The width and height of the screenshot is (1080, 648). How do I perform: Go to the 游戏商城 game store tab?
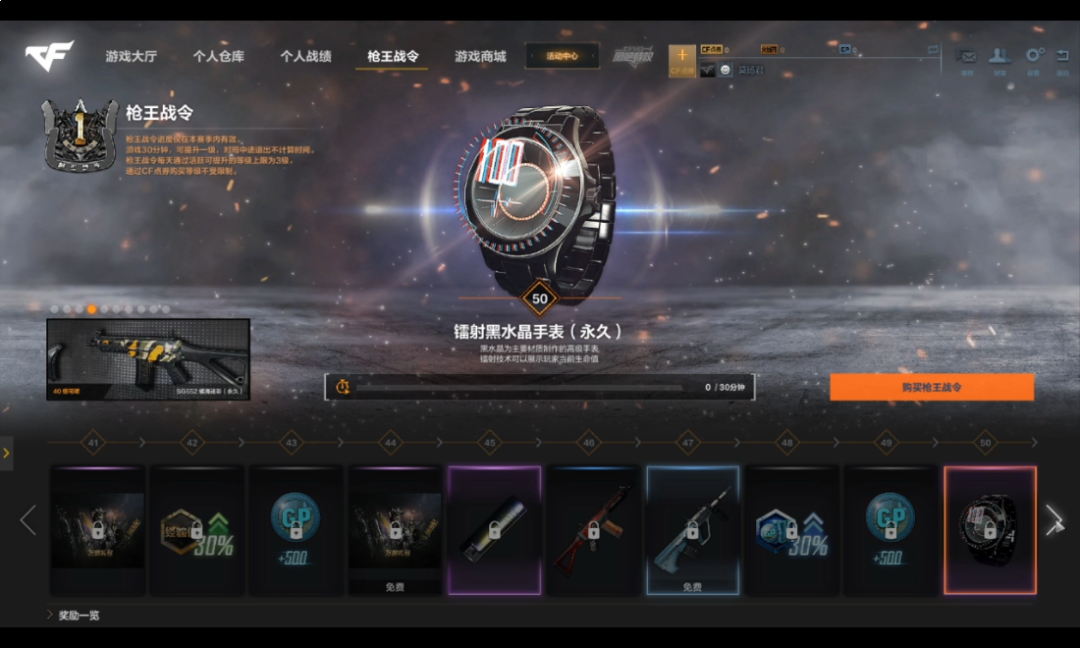tap(480, 57)
